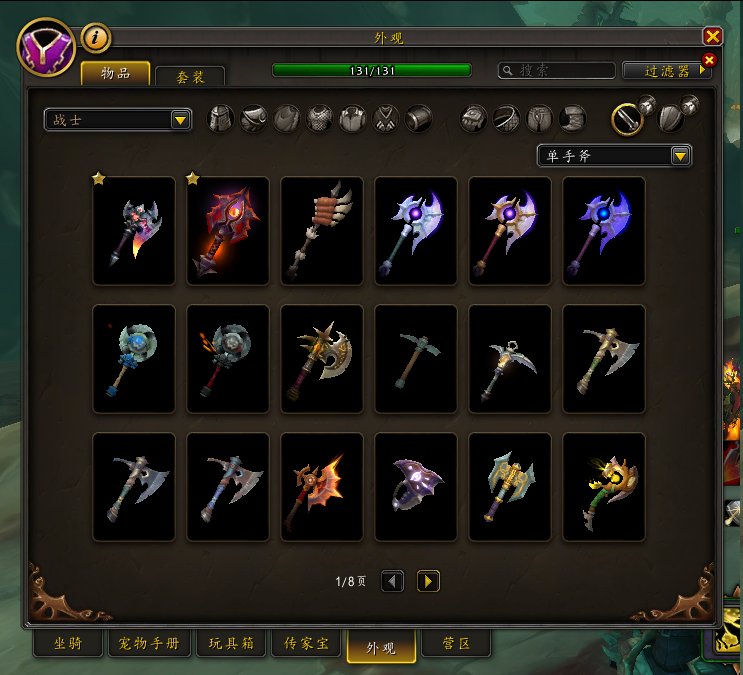This screenshot has height=675, width=743.
Task: Close the 外观 appearance window
Action: point(712,36)
